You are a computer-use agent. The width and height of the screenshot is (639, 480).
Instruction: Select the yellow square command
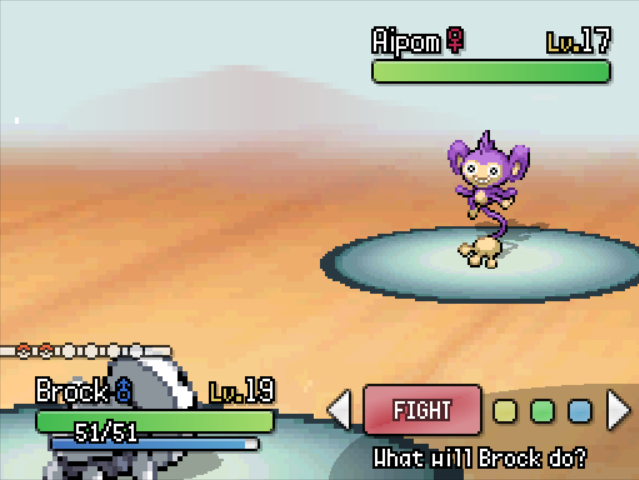click(x=506, y=411)
